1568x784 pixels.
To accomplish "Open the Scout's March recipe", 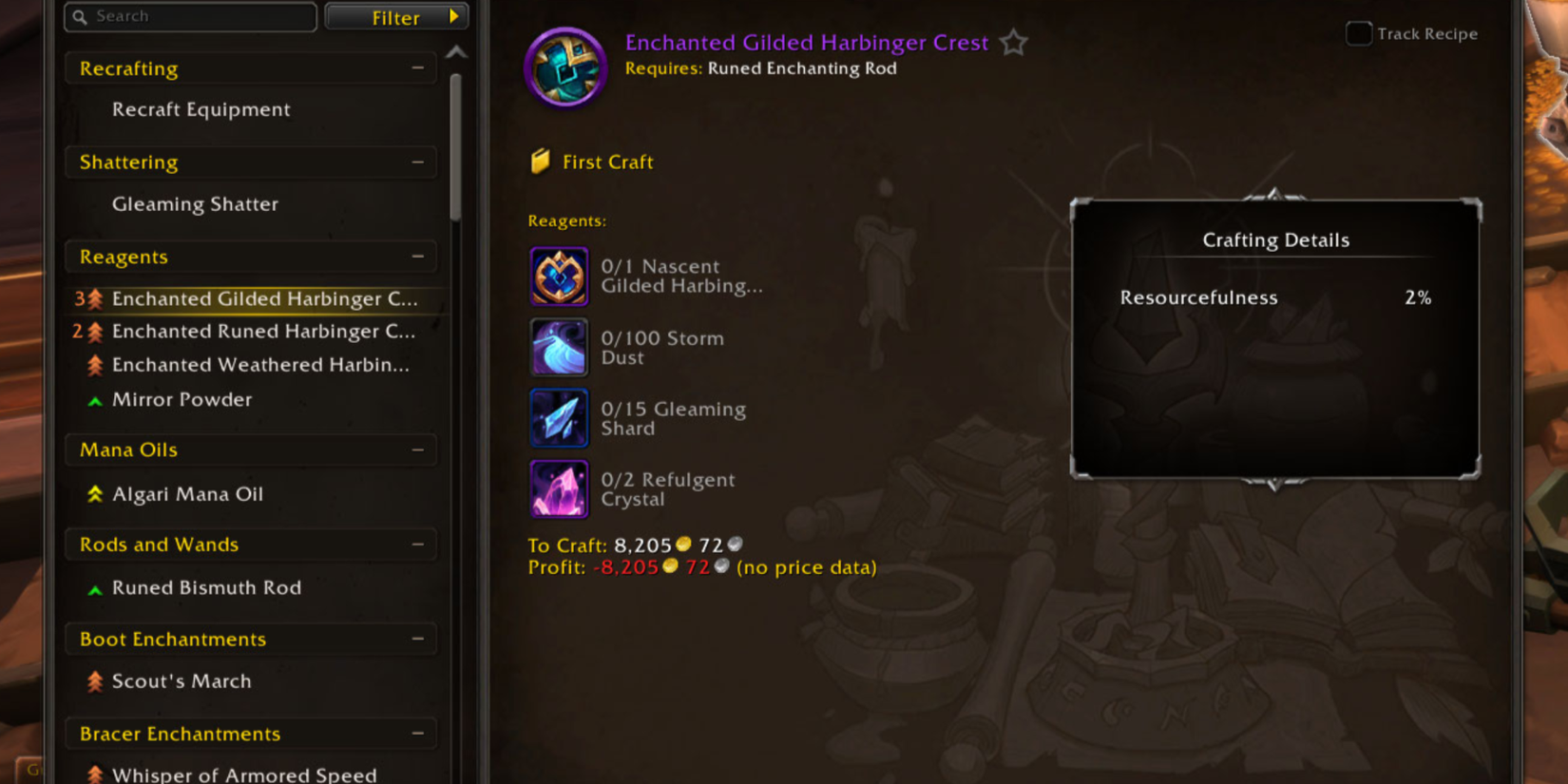I will (181, 680).
